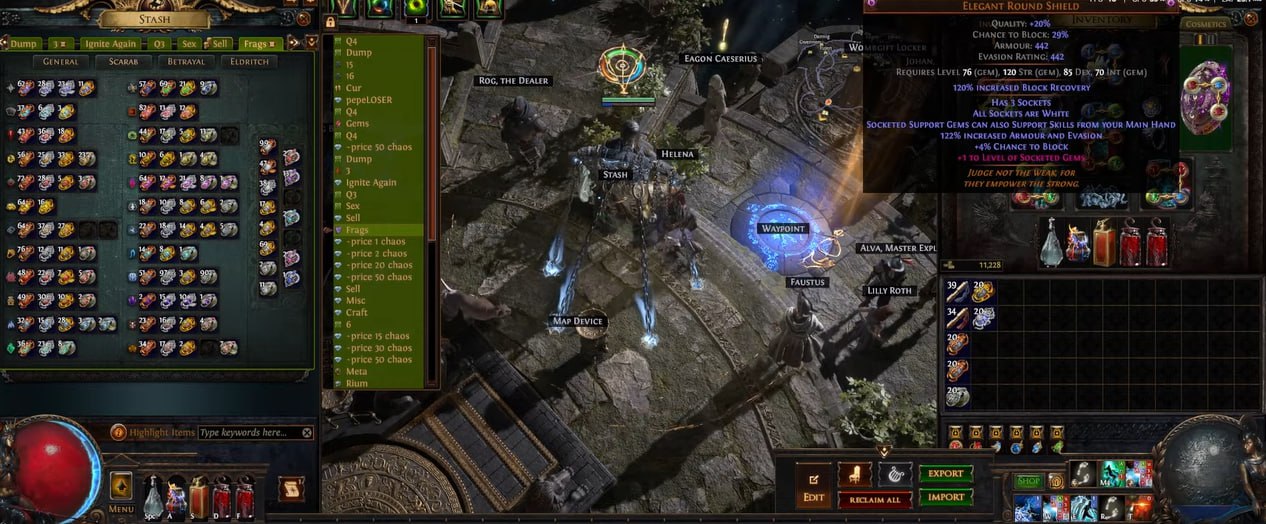Open the green Shop button
1266x524 pixels.
[x=1029, y=481]
